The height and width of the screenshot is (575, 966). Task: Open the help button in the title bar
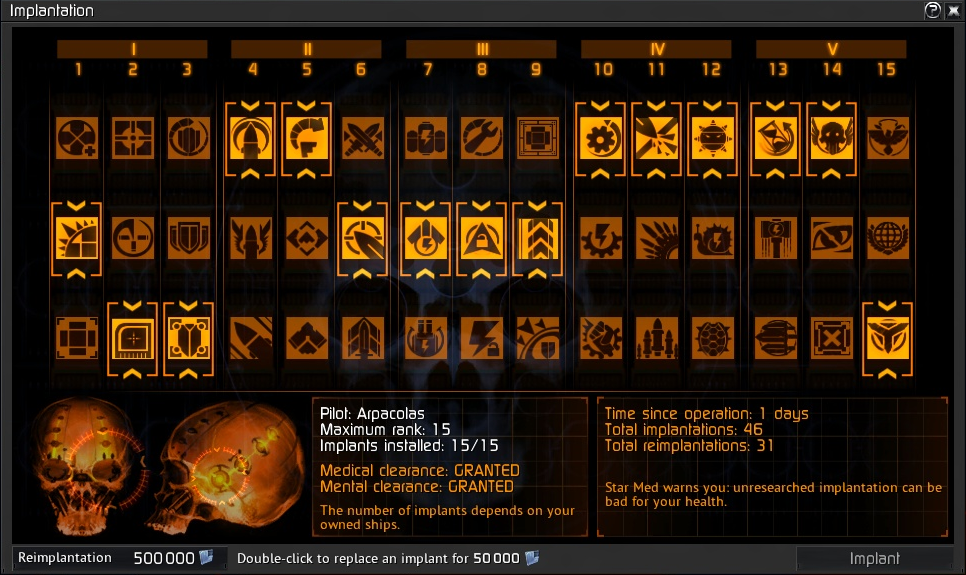933,11
